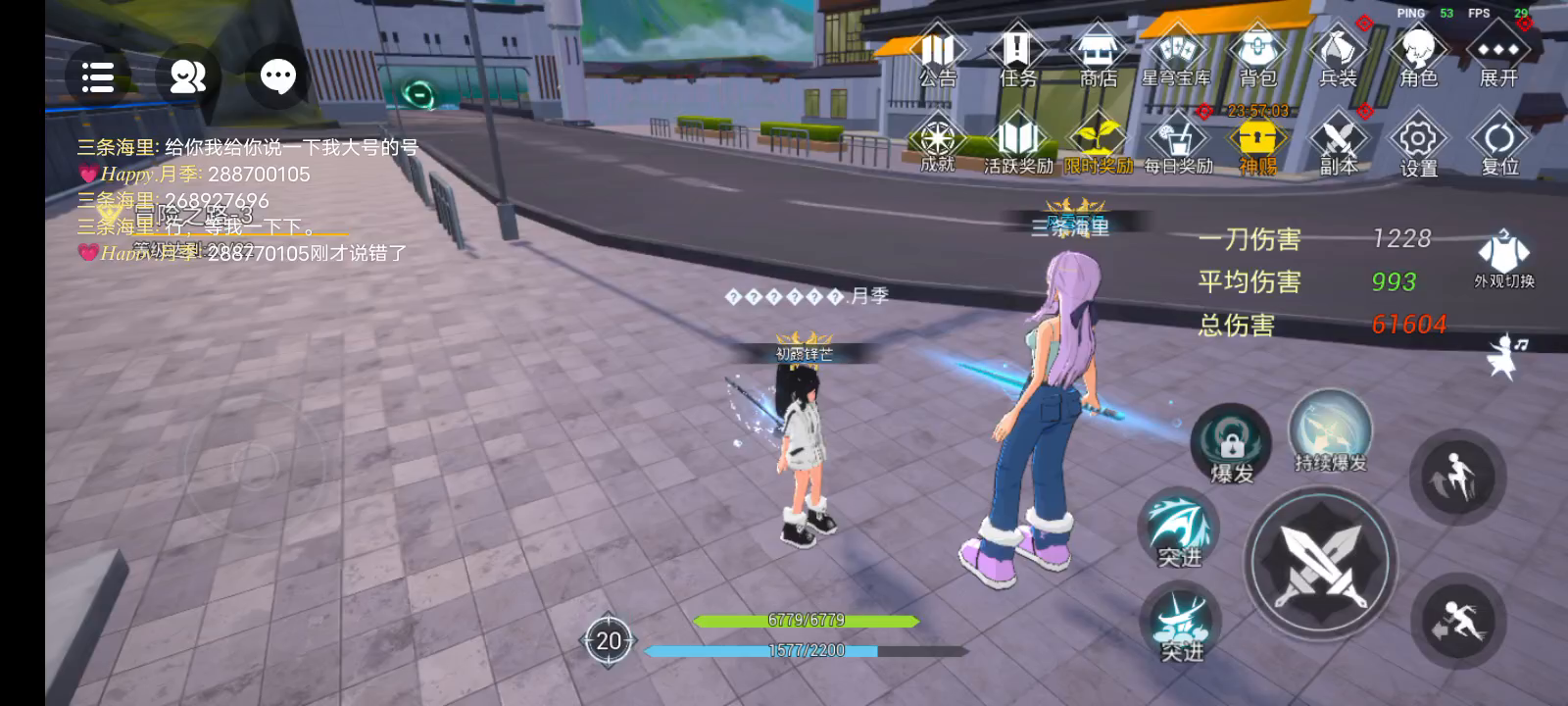Show the 角色 character screen

point(1418,56)
